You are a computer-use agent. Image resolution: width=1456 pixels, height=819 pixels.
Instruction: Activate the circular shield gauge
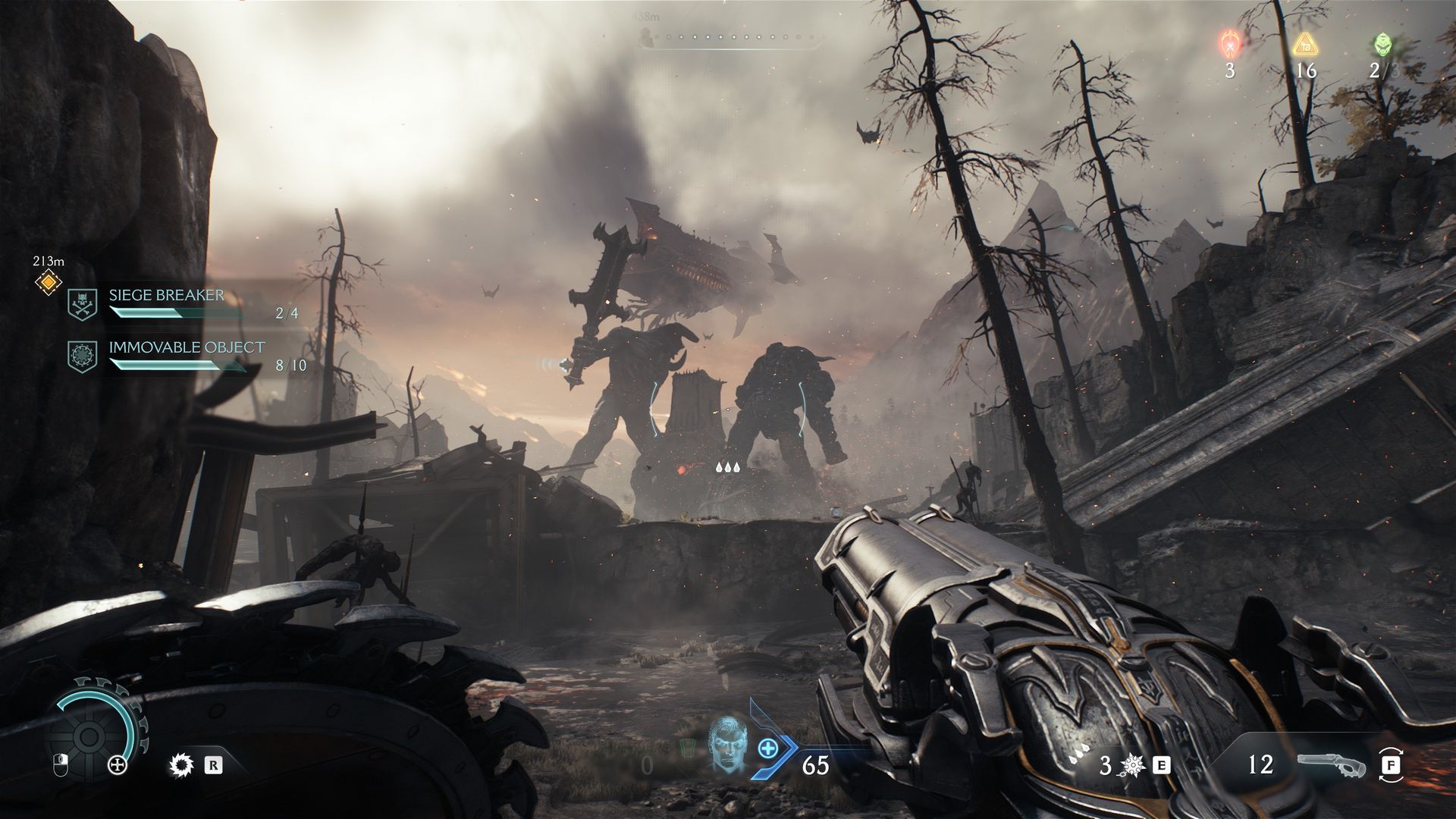click(x=89, y=733)
